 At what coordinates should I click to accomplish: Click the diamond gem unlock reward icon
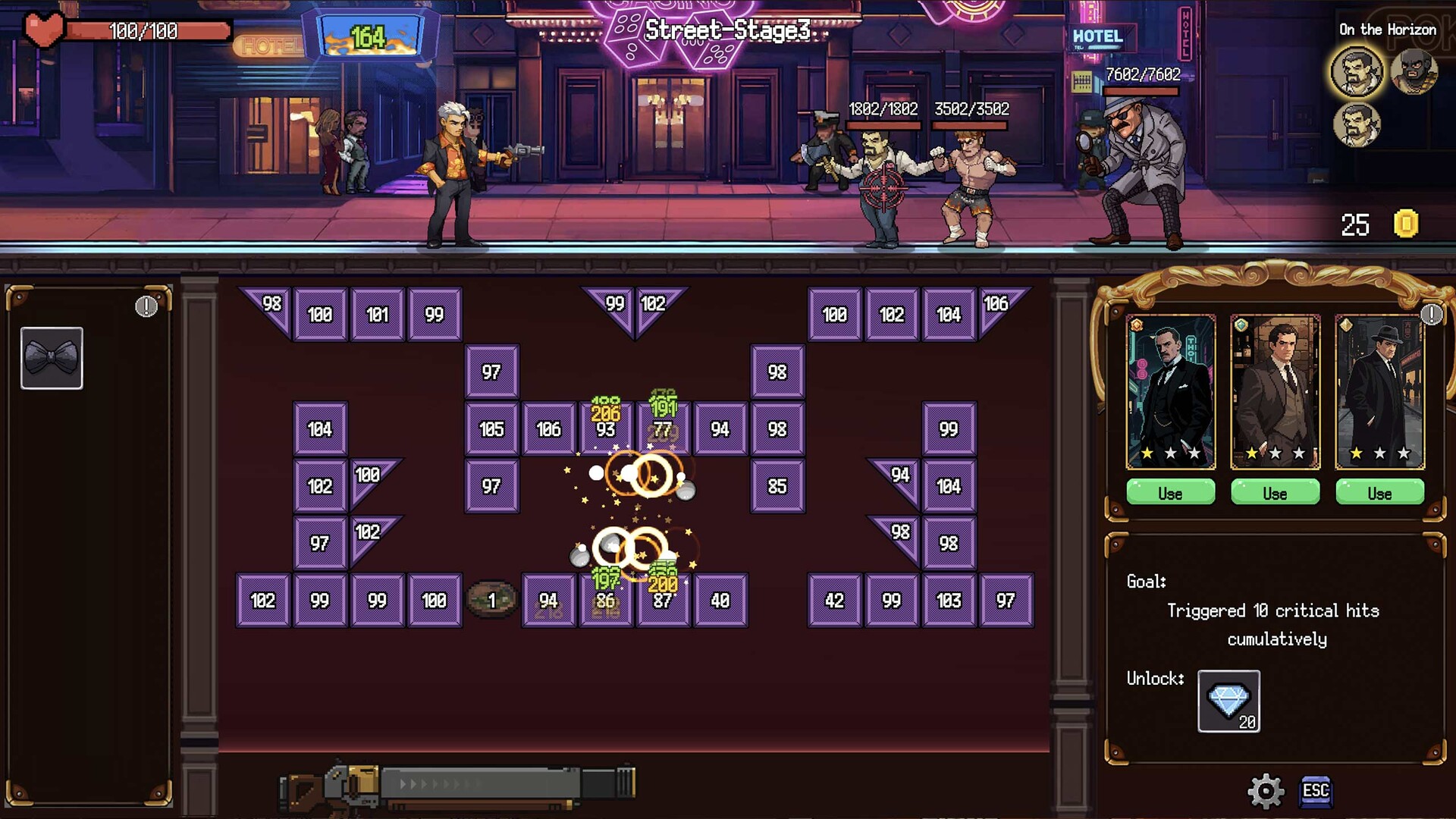1227,699
